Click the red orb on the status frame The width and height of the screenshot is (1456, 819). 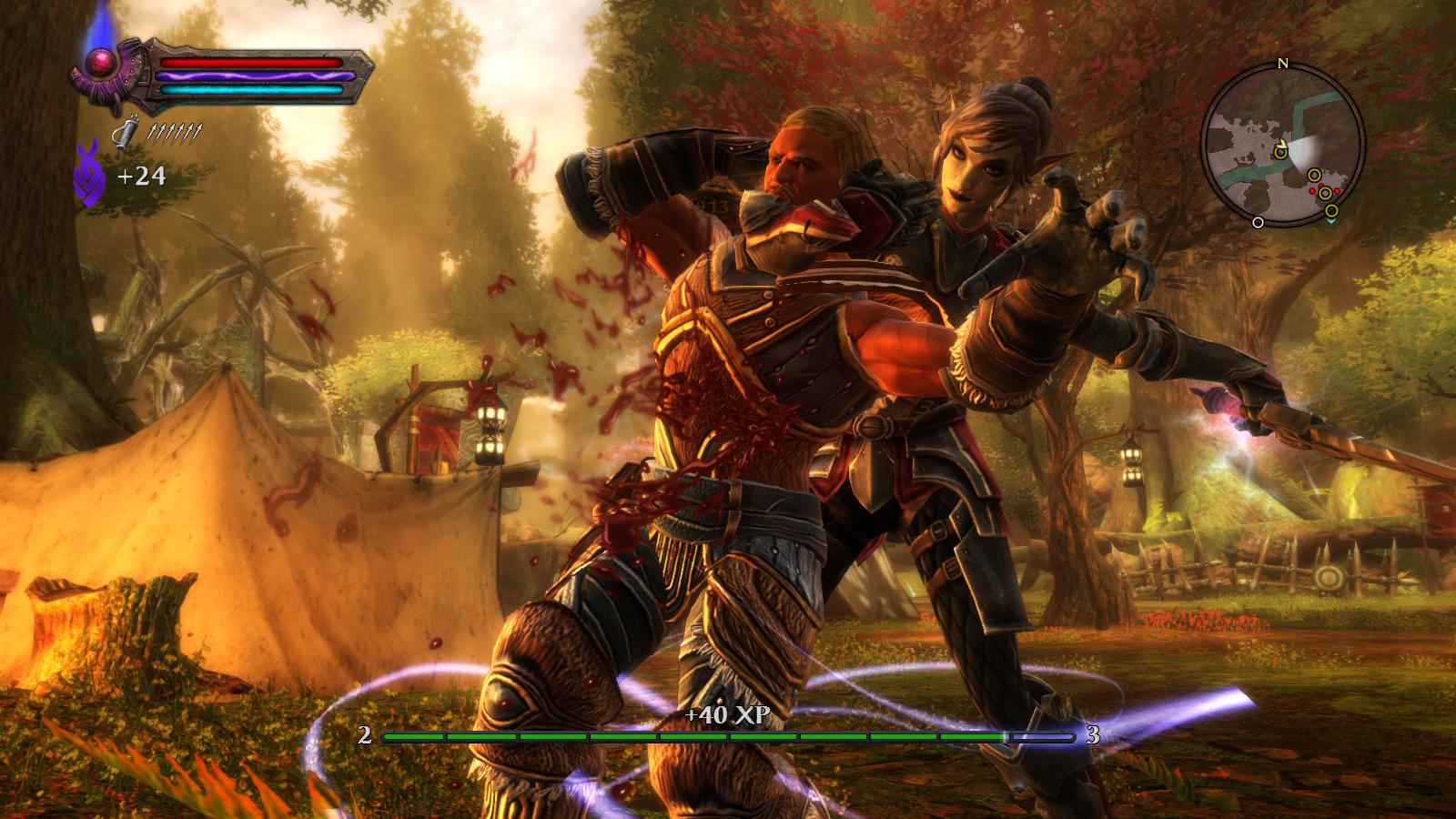98,62
